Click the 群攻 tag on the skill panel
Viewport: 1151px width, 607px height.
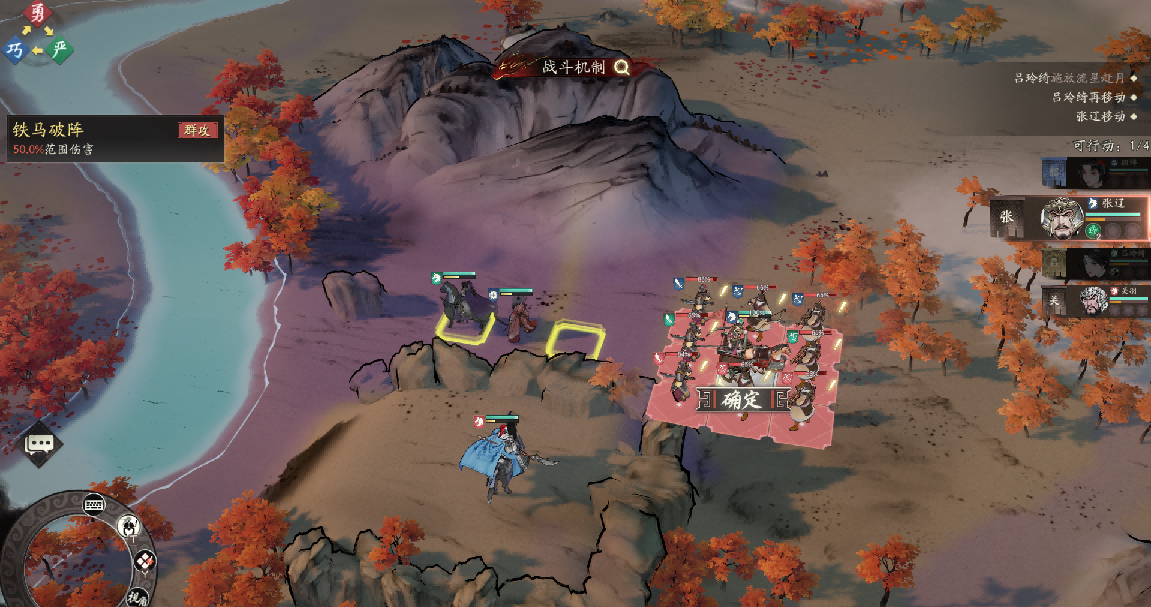198,130
